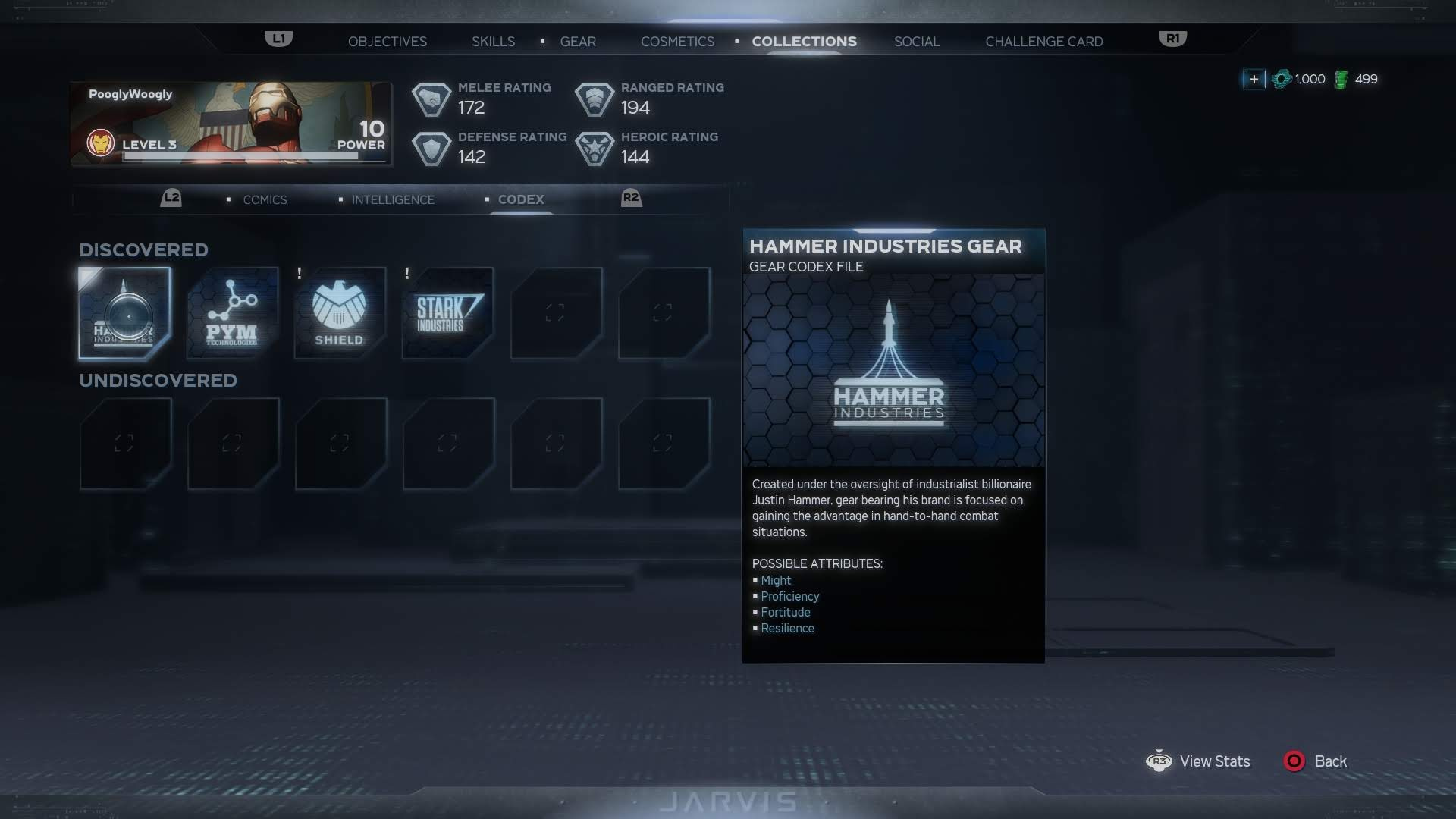
Task: Open the Challenge Card tab
Action: [1043, 42]
